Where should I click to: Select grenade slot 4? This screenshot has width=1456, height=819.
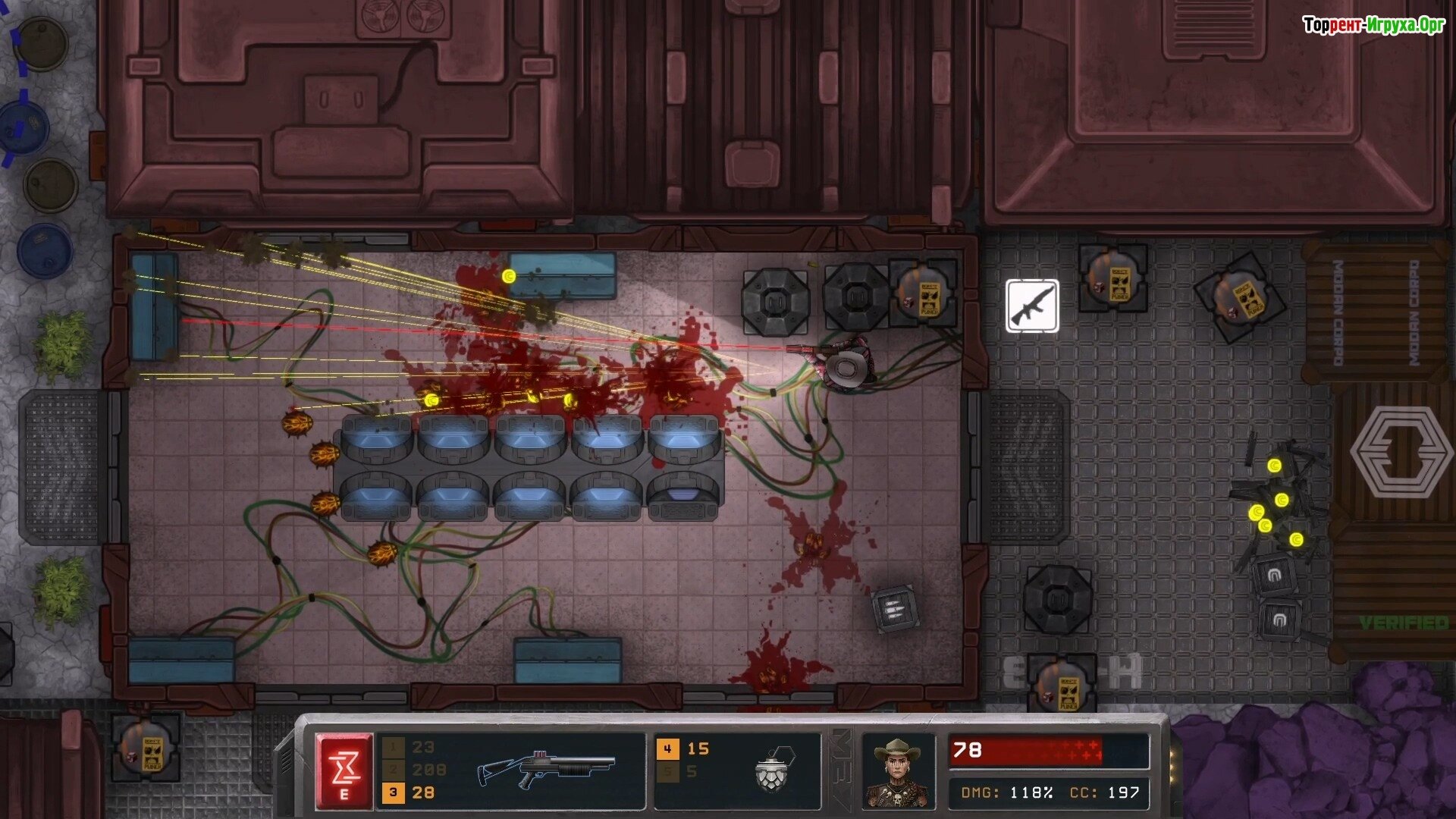683,749
